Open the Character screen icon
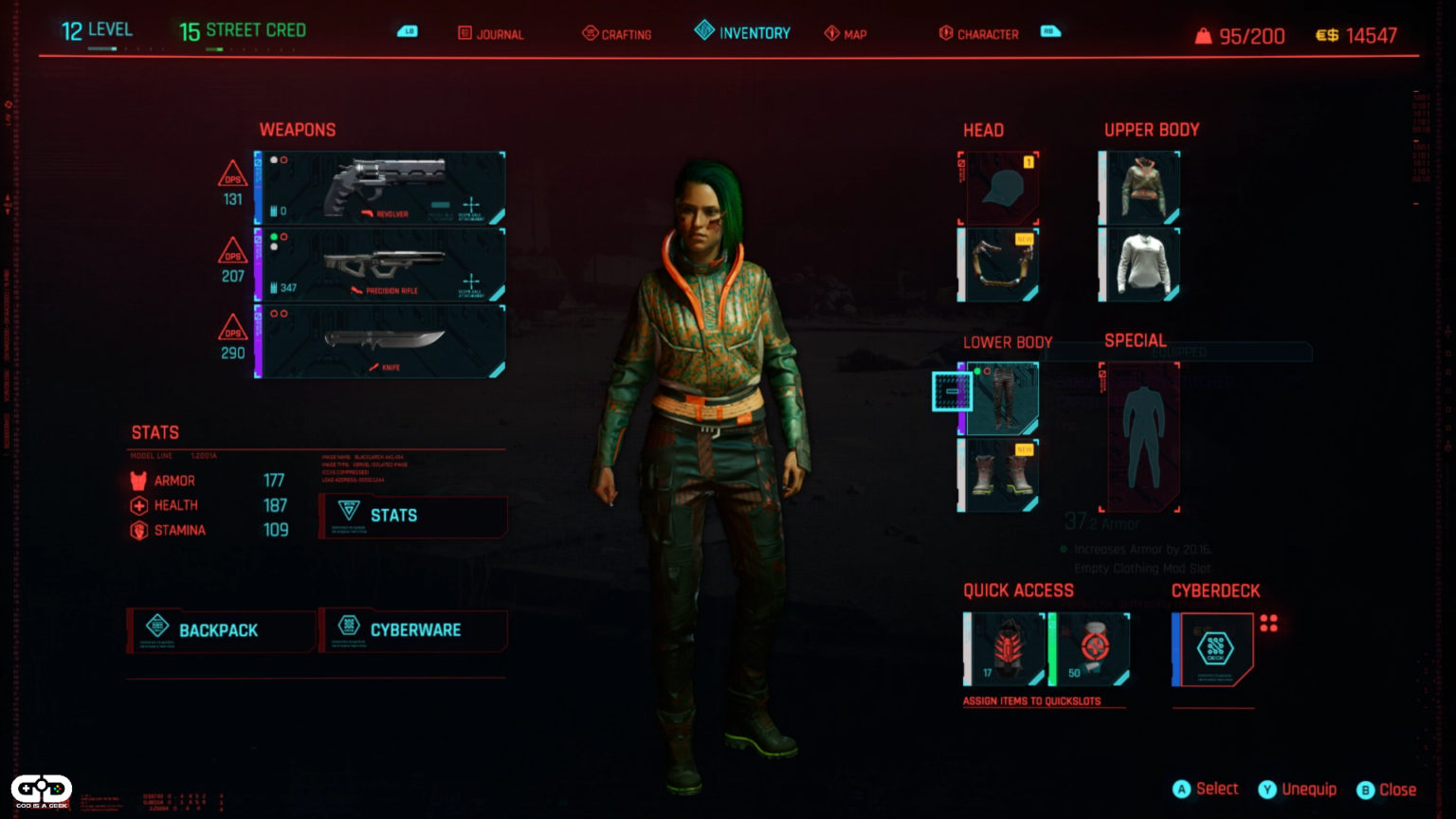 tap(946, 32)
